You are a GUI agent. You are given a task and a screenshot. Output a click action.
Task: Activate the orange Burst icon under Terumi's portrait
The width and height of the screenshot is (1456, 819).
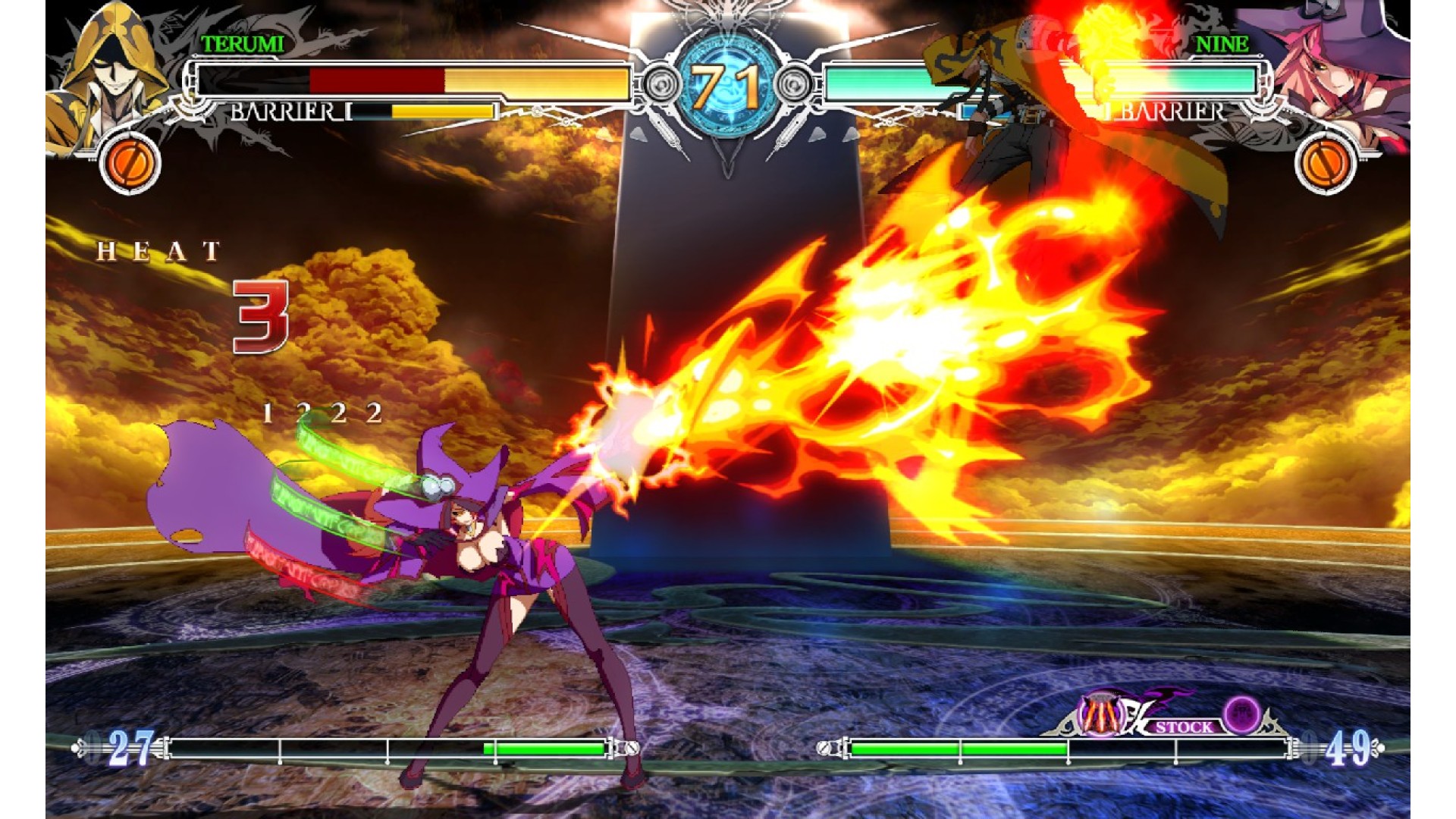tap(130, 162)
